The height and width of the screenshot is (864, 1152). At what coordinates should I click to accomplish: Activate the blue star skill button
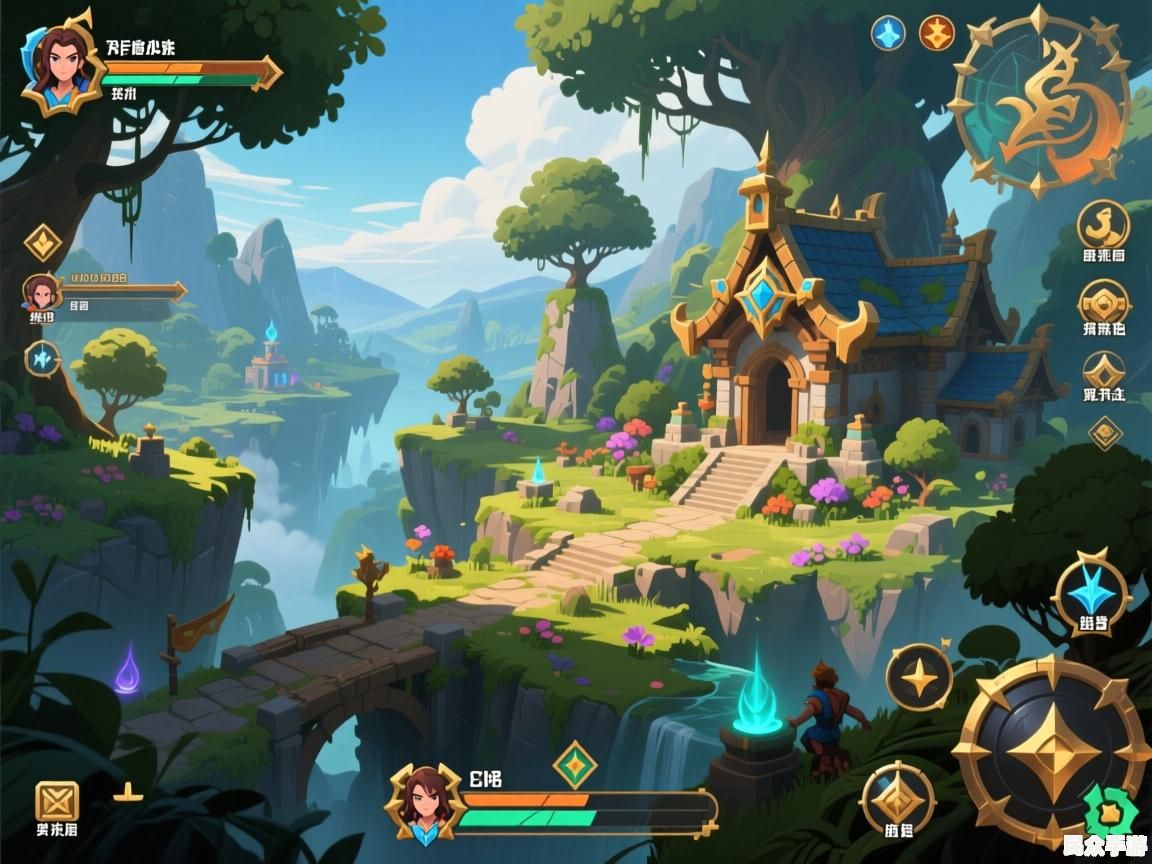(x=1092, y=594)
